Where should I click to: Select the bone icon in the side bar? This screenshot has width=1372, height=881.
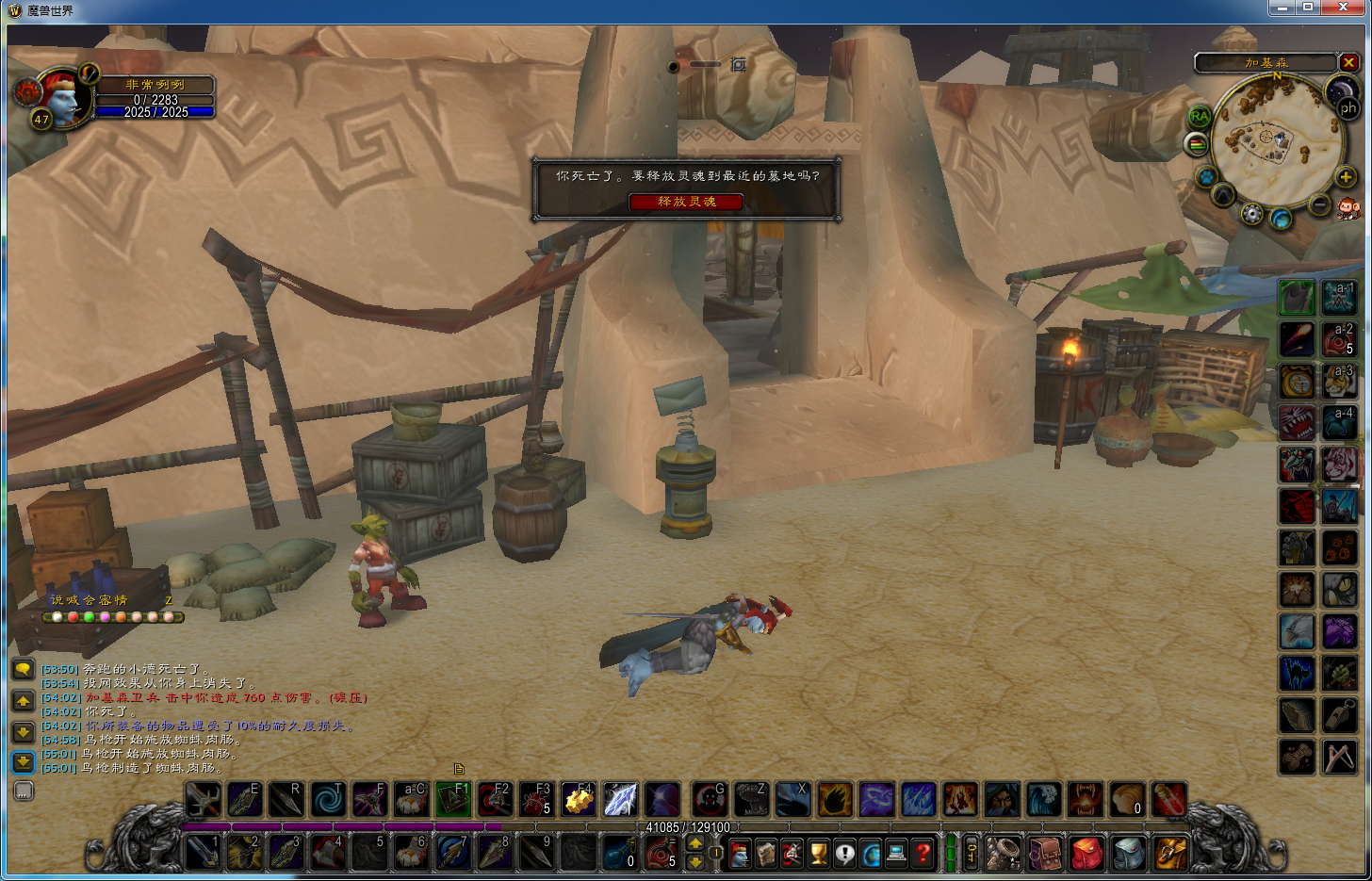point(1297,757)
